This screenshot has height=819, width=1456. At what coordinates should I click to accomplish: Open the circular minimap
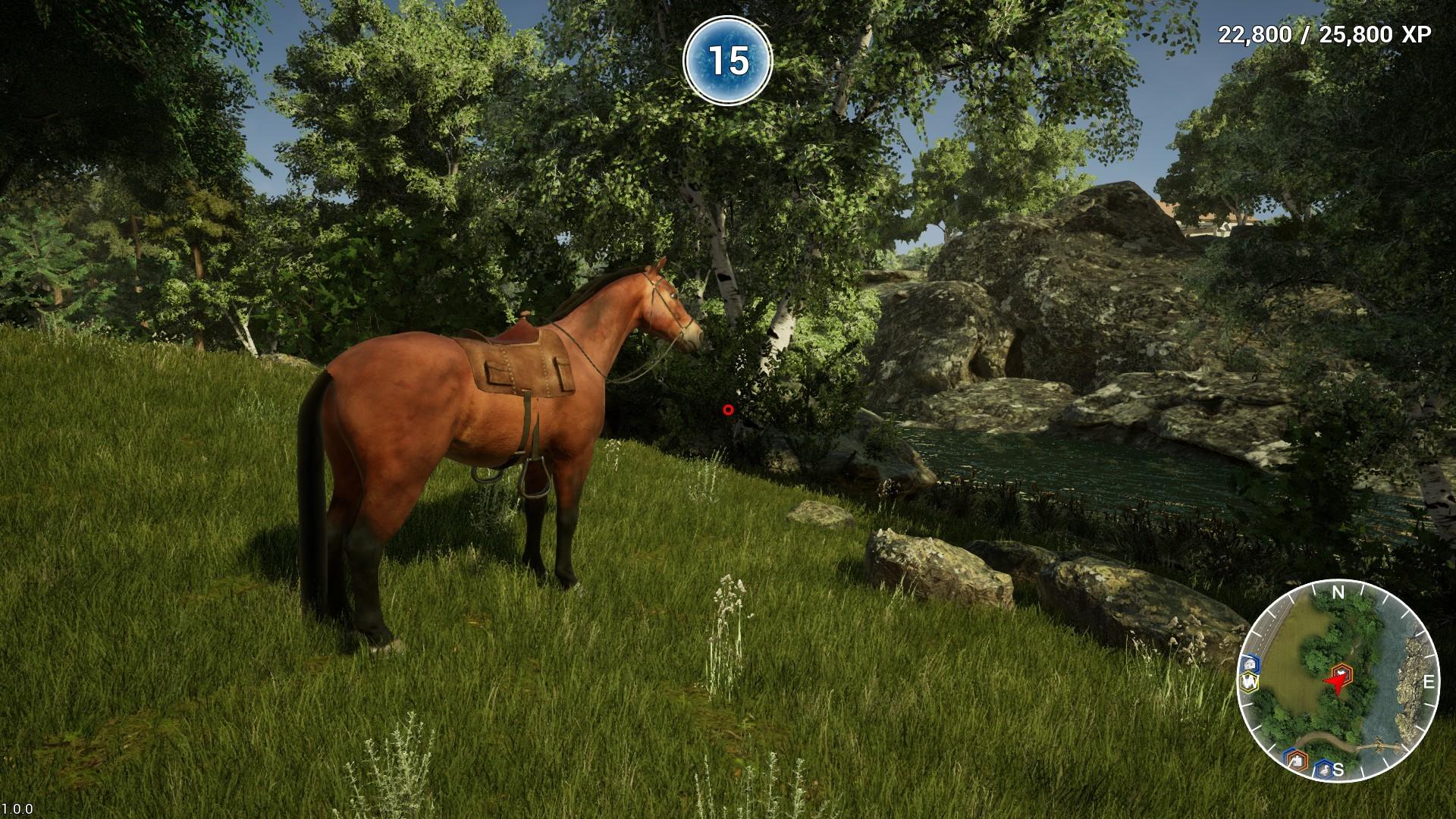(1338, 681)
